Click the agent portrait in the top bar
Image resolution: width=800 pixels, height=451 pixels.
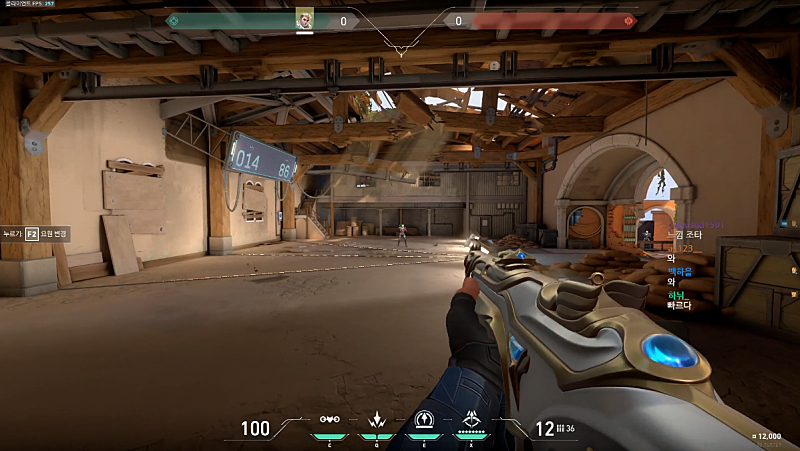(x=305, y=19)
